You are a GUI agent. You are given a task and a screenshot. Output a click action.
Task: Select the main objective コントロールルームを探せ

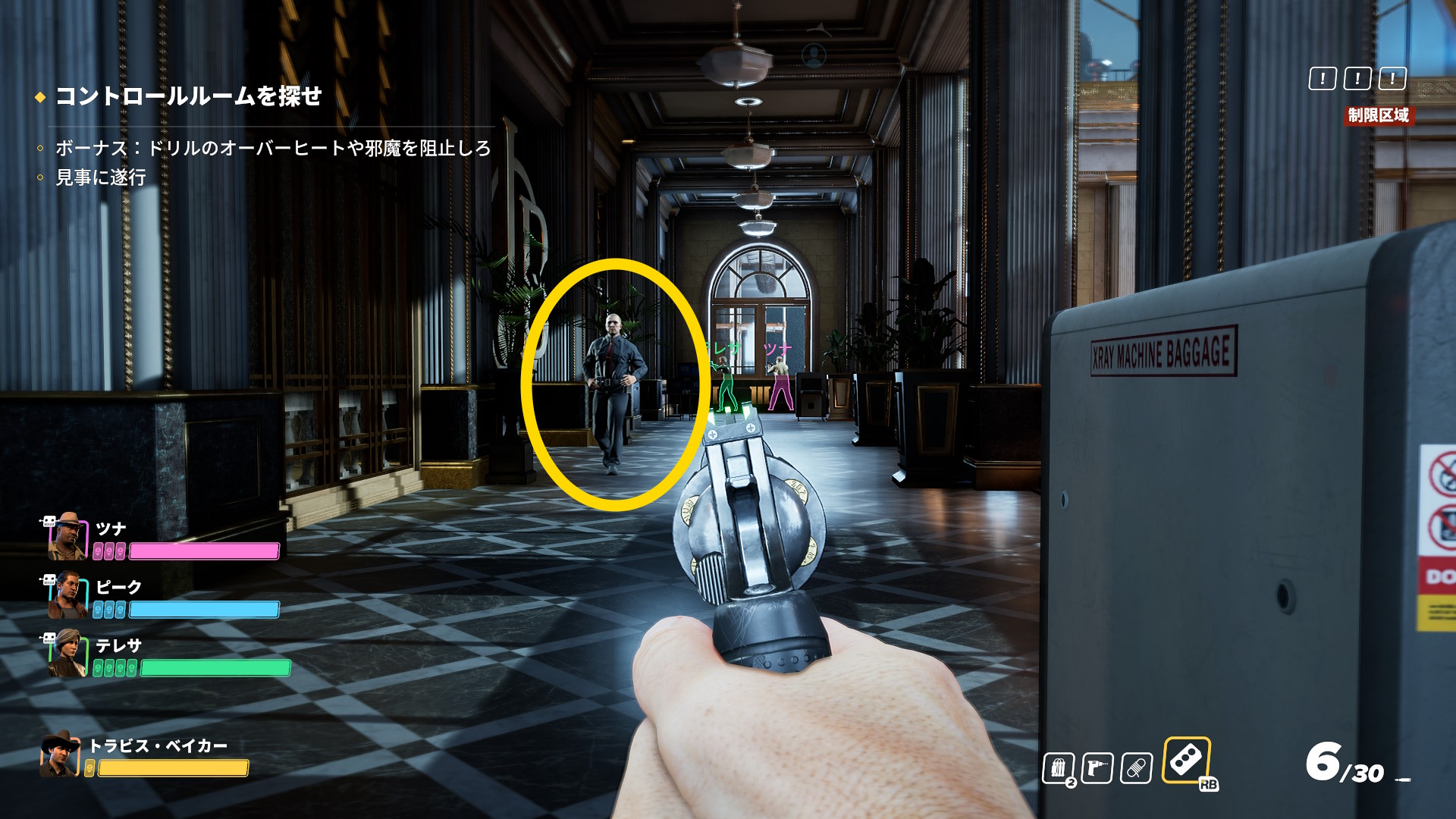click(x=189, y=96)
